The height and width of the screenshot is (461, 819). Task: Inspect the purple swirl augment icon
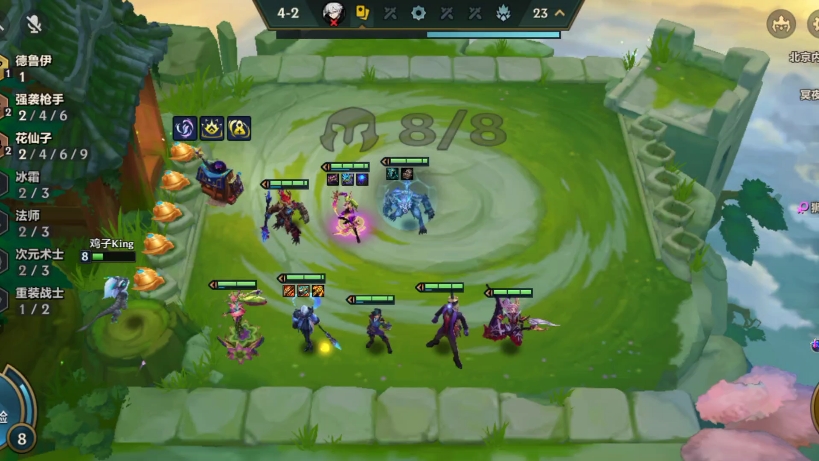(x=185, y=128)
